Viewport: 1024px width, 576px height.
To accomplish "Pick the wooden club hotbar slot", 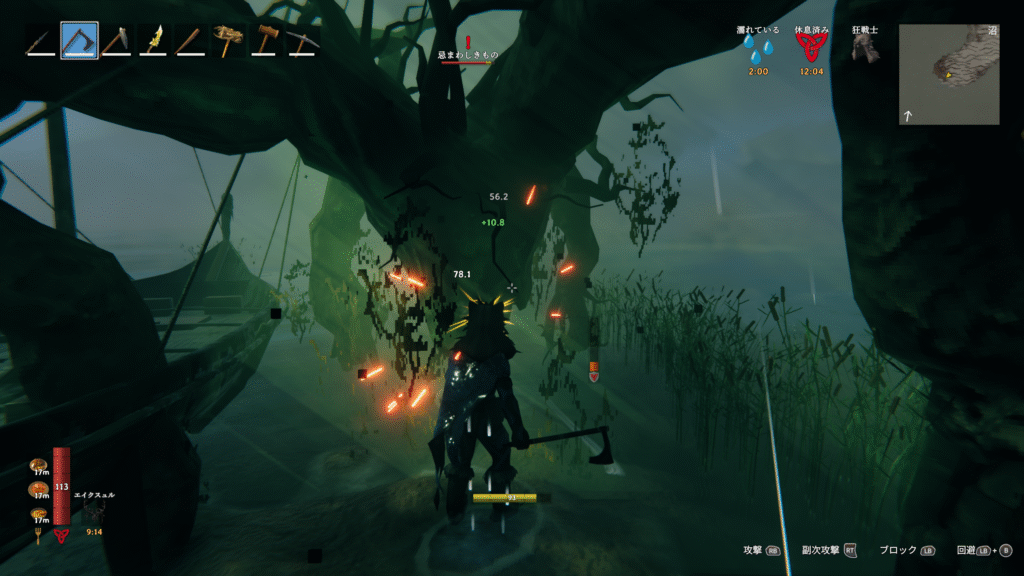I will 192,41.
